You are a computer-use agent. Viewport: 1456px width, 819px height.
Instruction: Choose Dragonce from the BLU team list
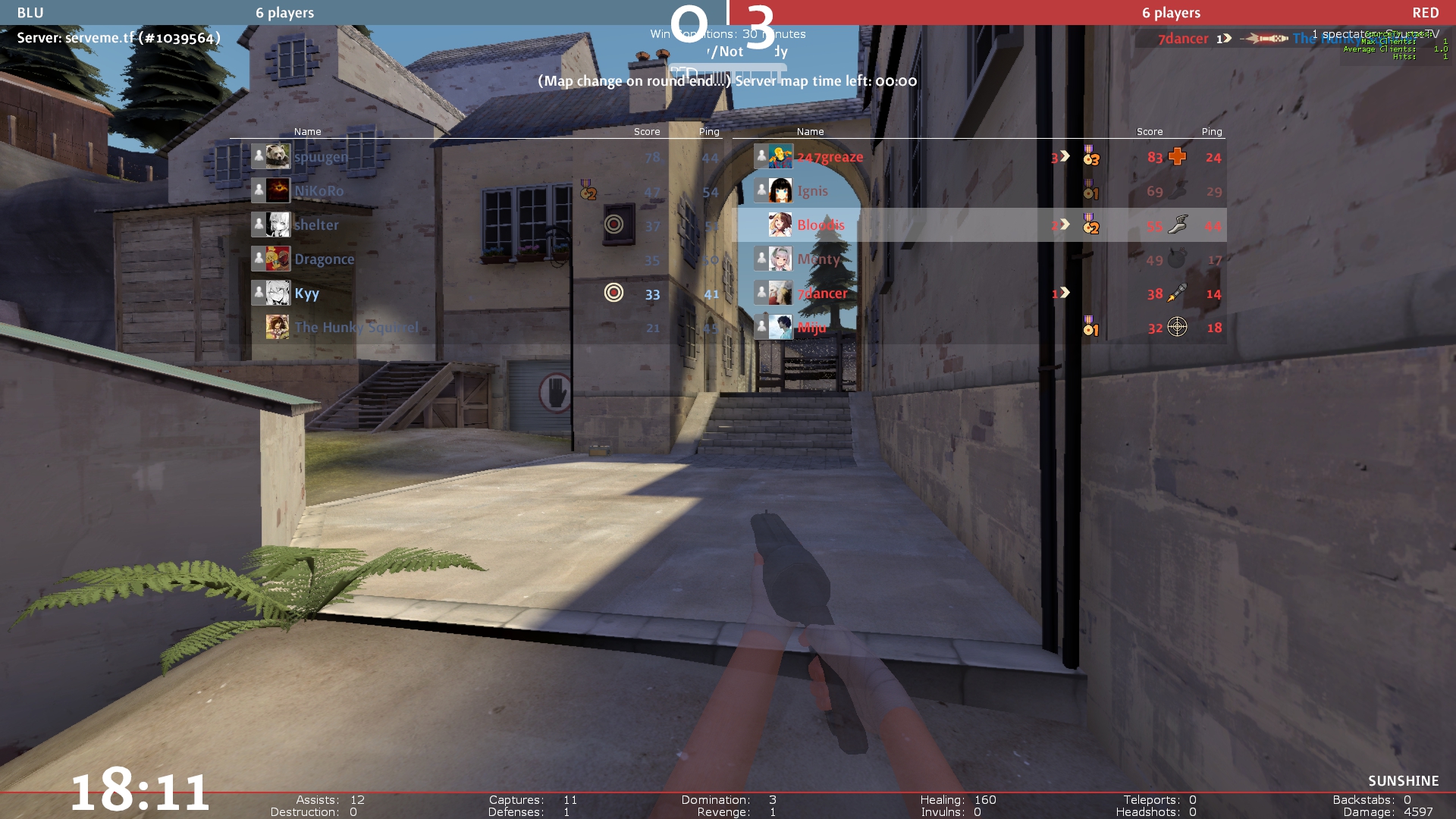[x=324, y=259]
